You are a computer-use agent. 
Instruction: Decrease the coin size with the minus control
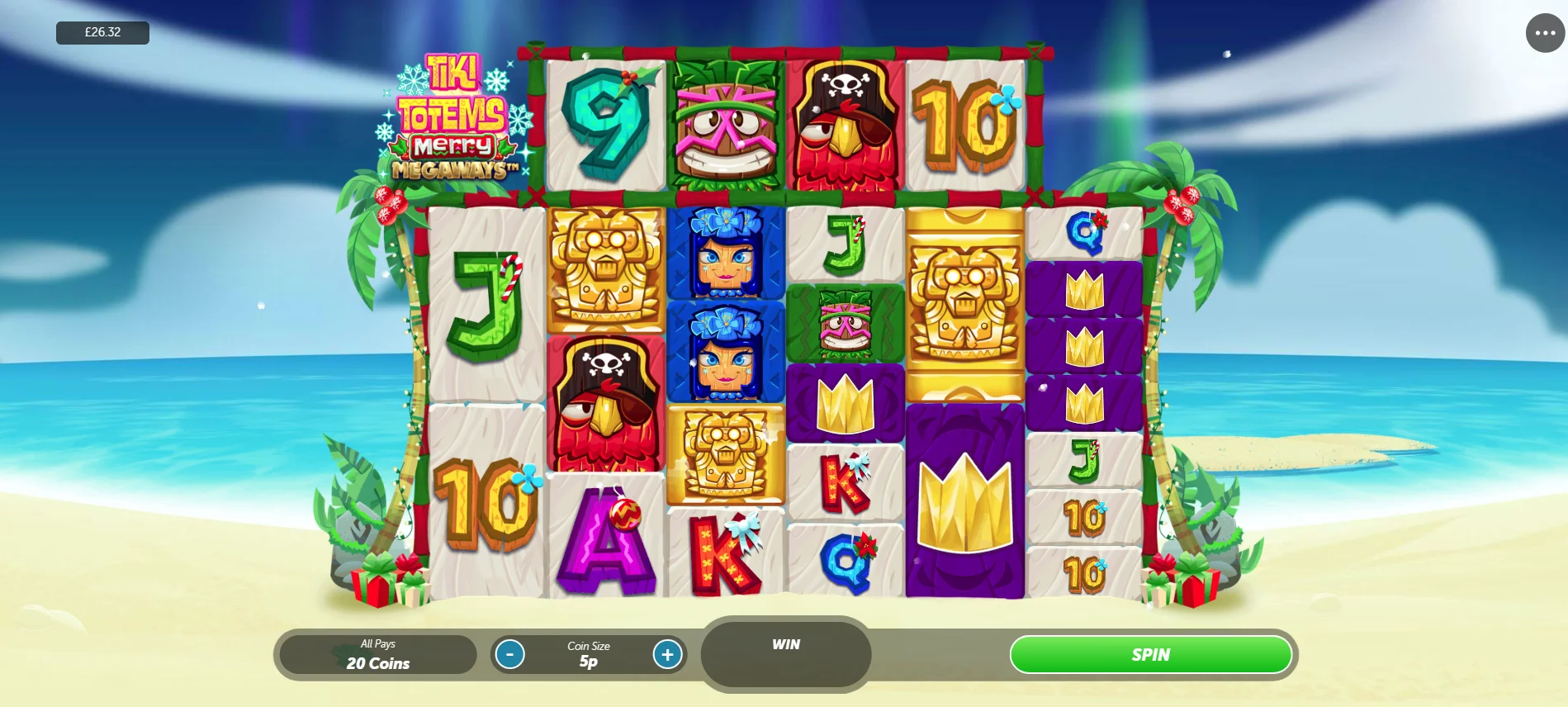point(510,654)
